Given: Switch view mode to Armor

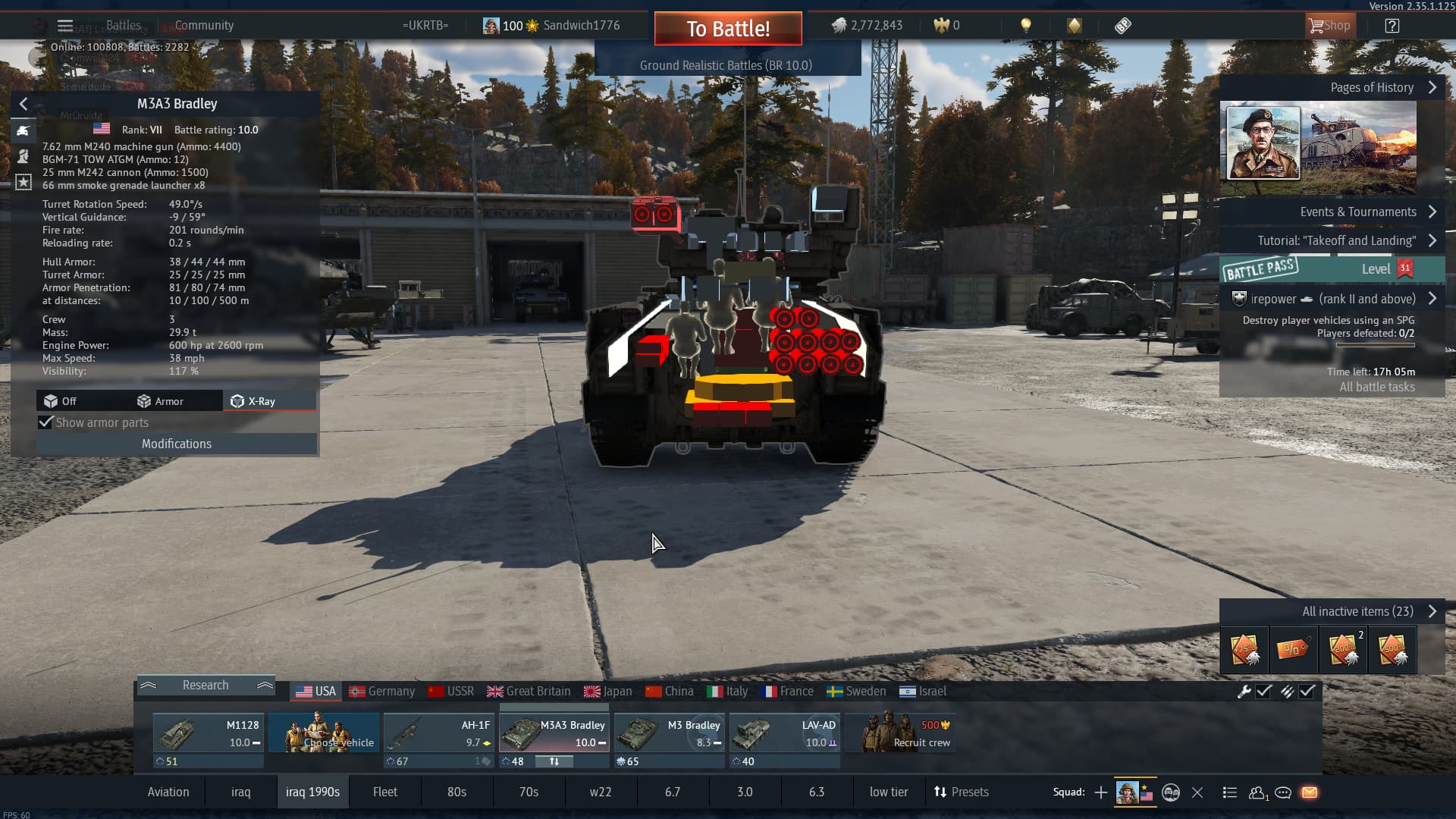Looking at the screenshot, I should tap(160, 401).
